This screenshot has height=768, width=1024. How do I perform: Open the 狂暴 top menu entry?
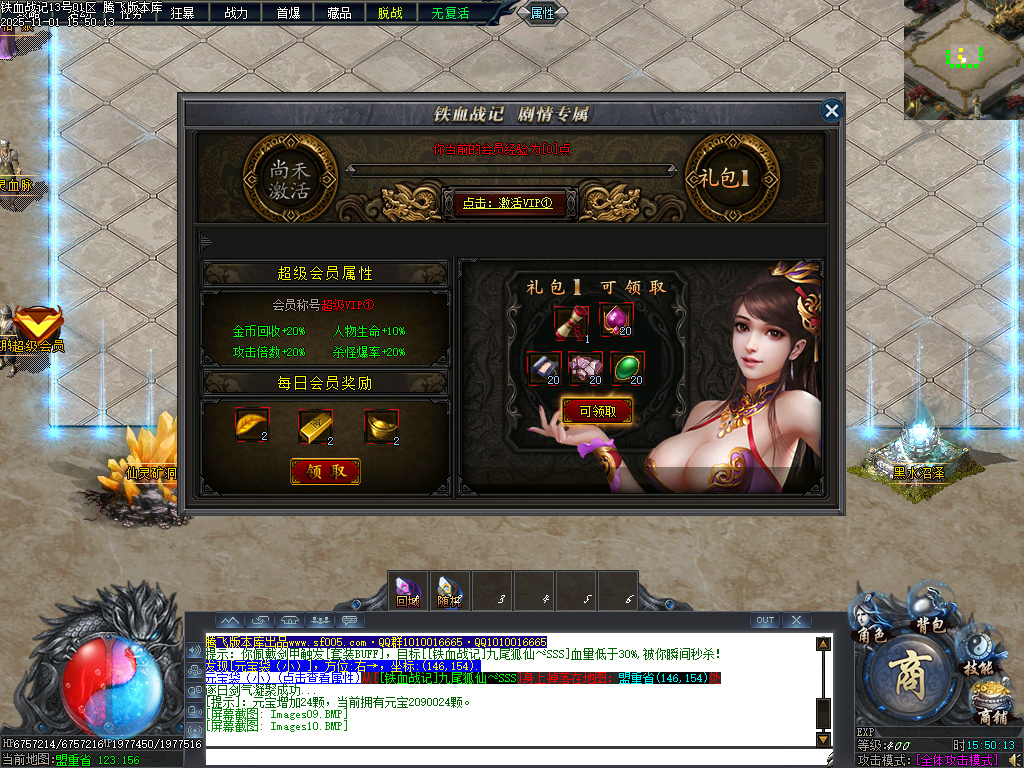[183, 13]
